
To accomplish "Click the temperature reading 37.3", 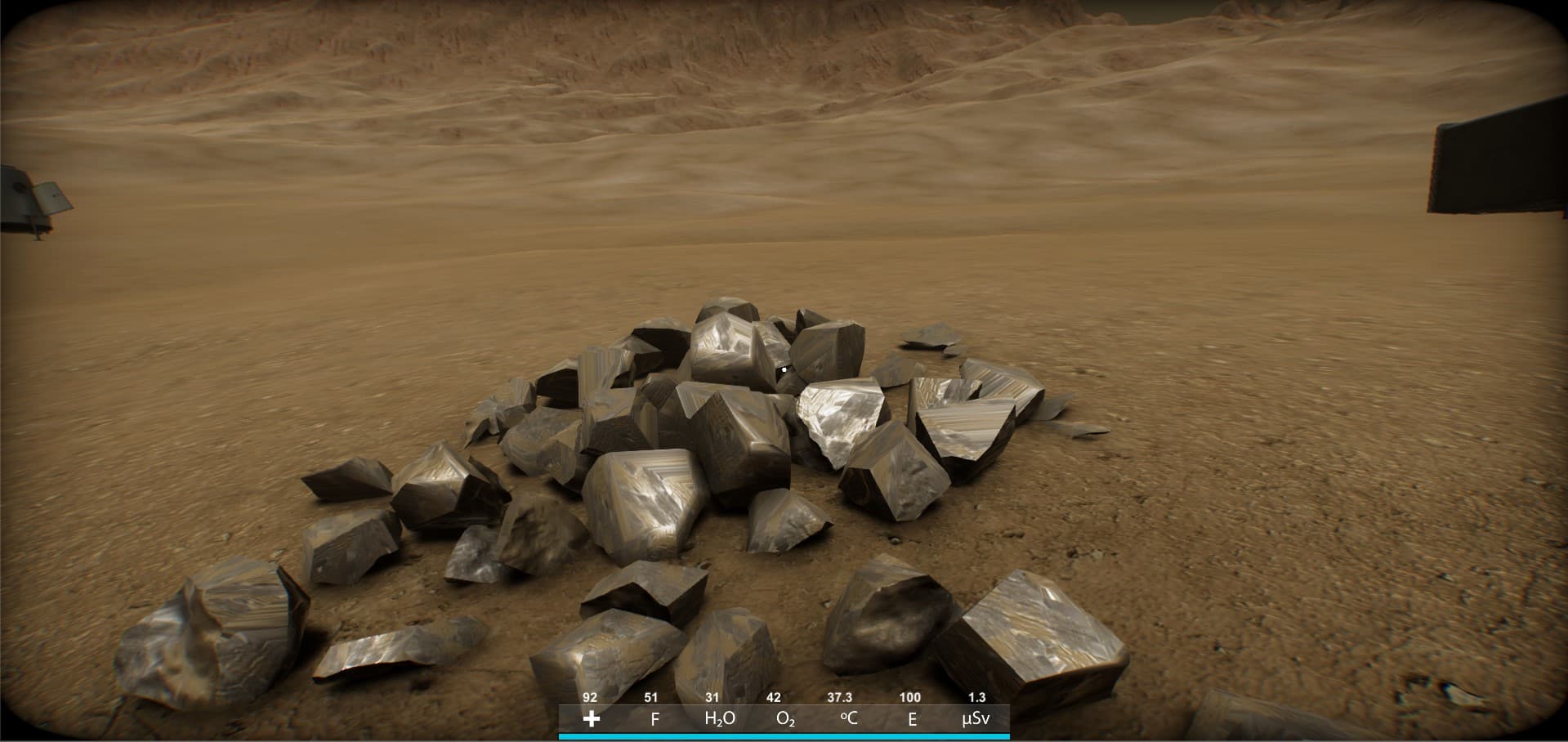I will pos(840,698).
